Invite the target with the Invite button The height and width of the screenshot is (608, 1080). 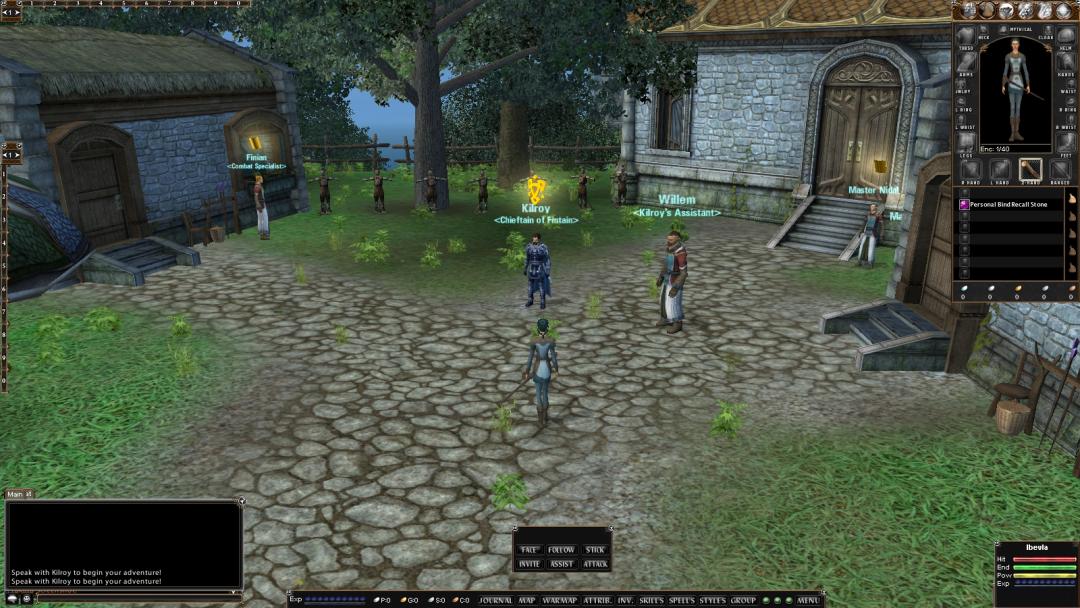click(x=529, y=564)
